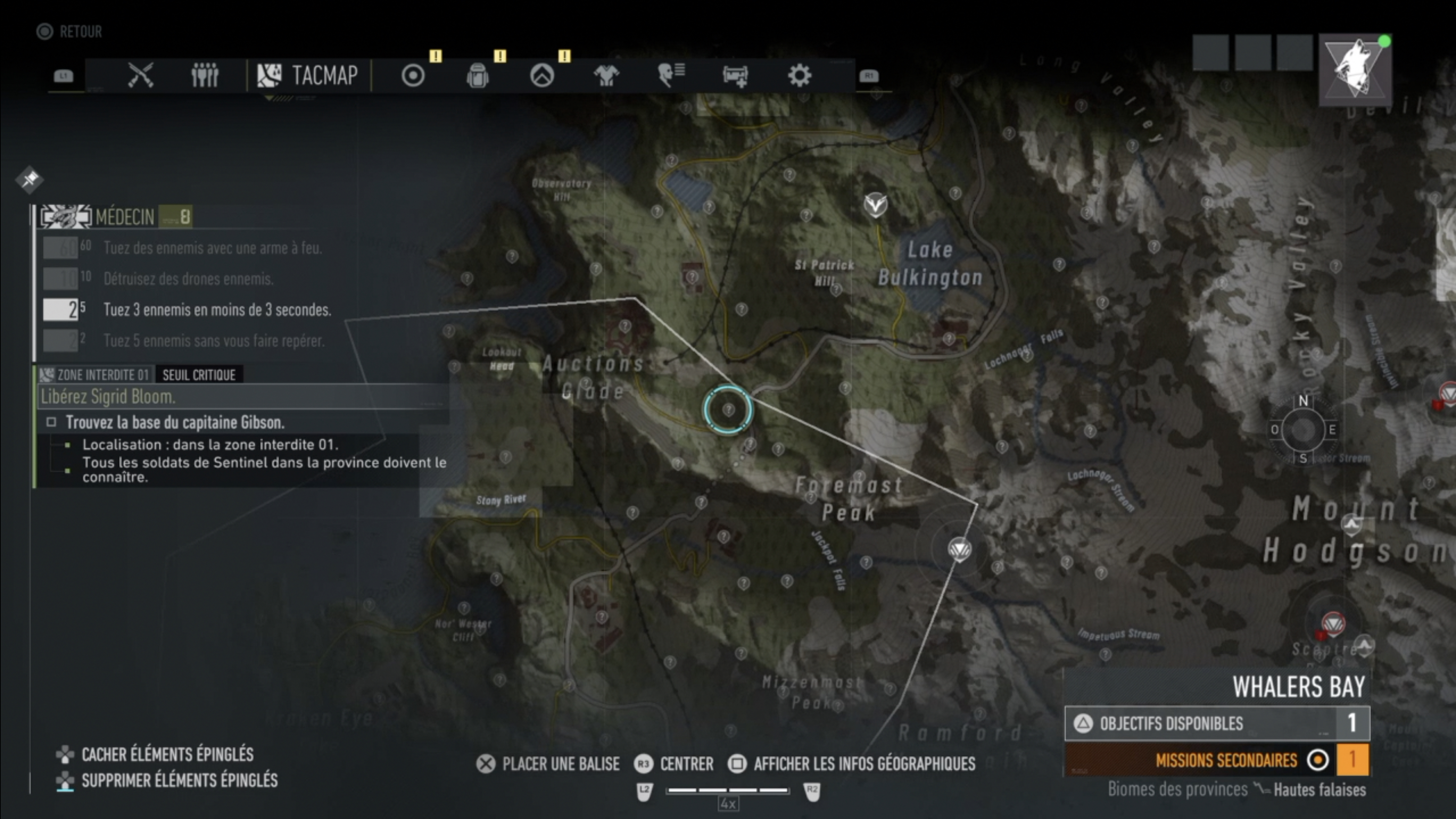Screen dimensions: 1456x819
Task: Click the cyan-circled map marker
Action: click(728, 409)
